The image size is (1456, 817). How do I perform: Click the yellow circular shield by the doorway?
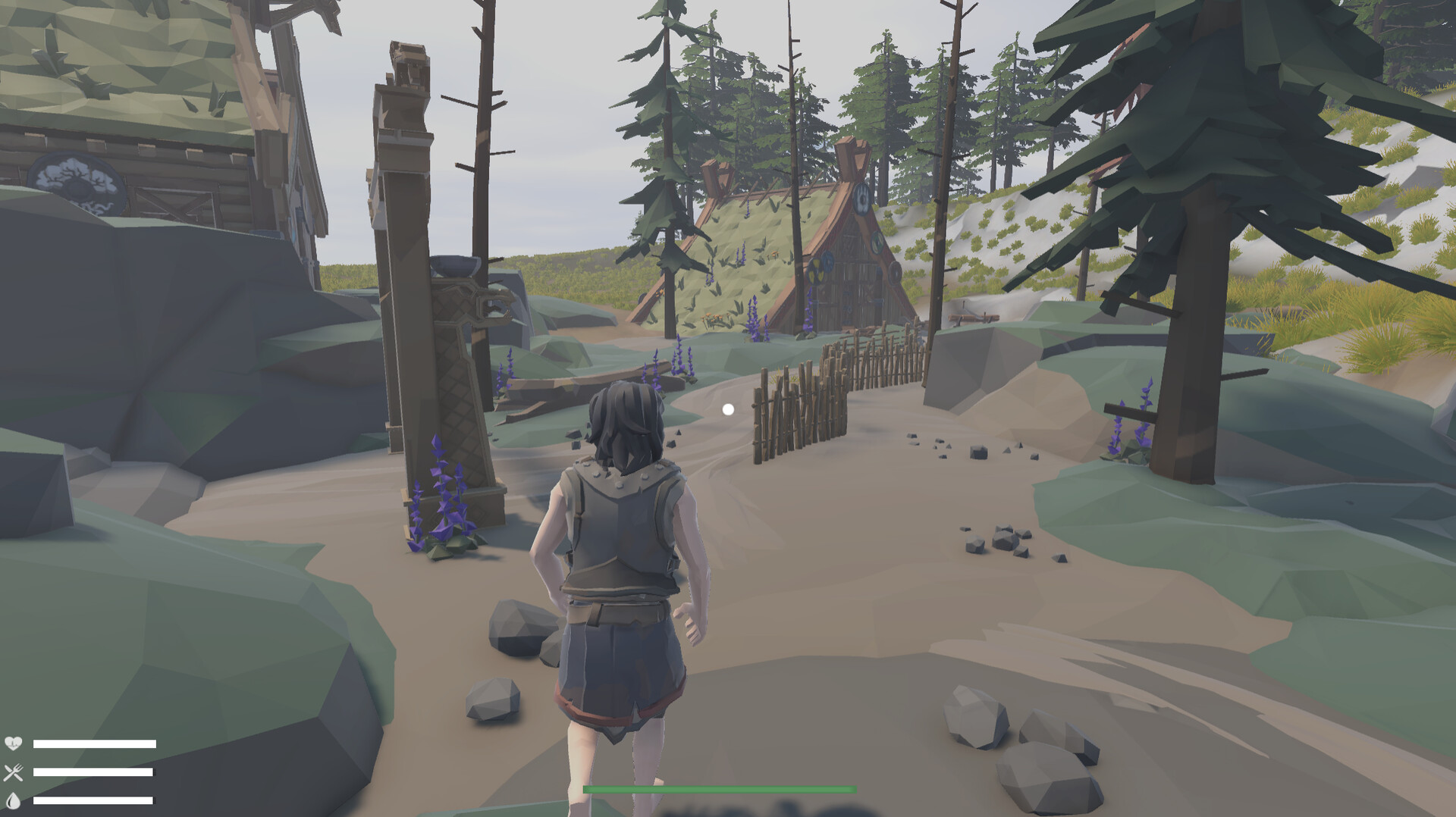tap(814, 270)
